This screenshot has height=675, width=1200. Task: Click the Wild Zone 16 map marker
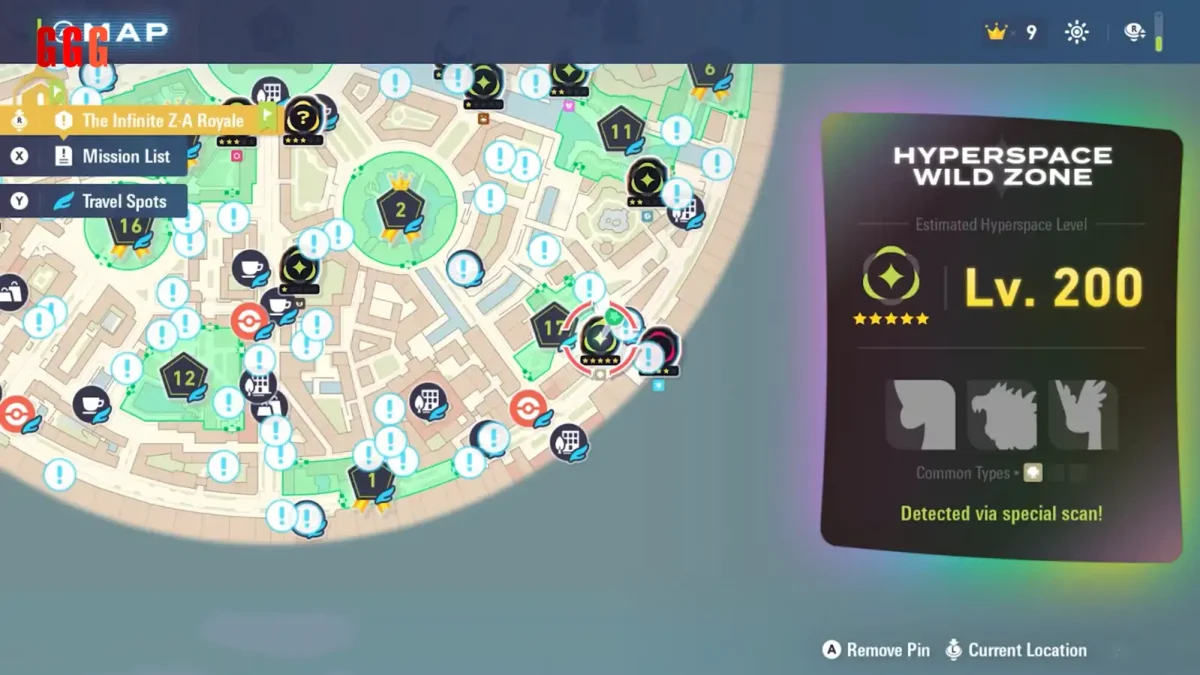pyautogui.click(x=131, y=226)
